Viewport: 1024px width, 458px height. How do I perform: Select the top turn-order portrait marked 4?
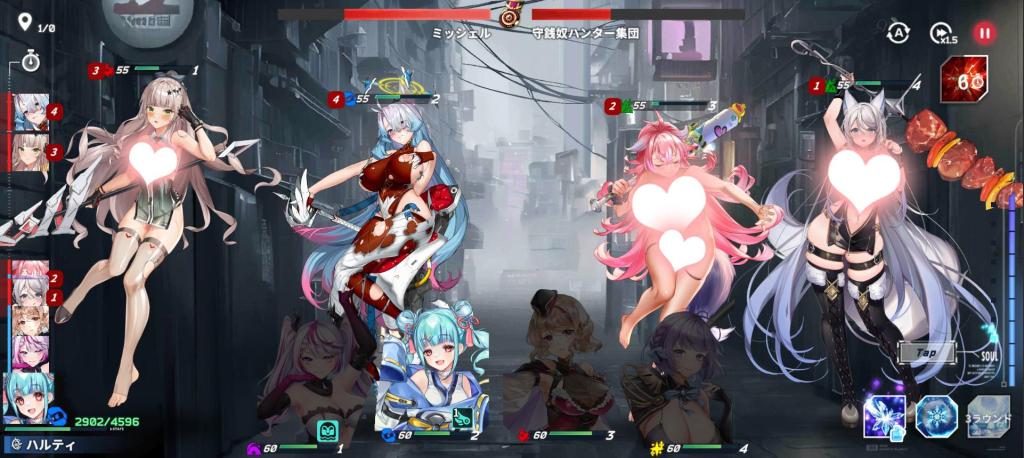(x=29, y=113)
